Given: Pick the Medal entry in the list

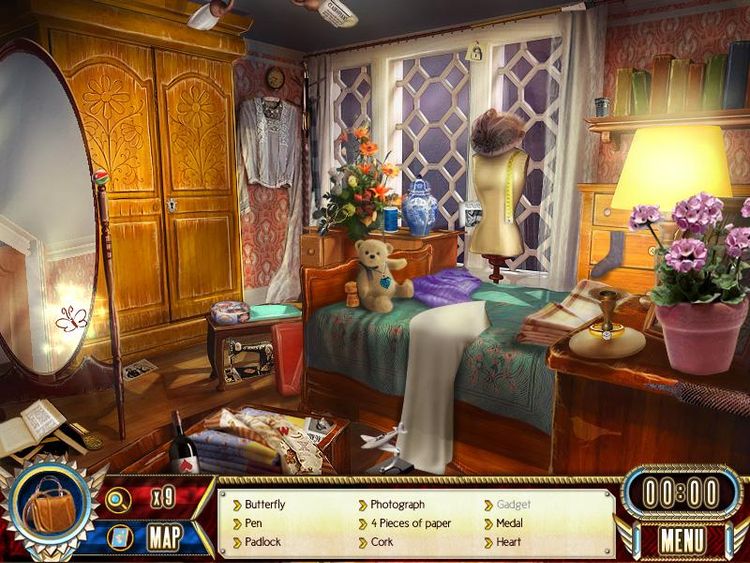Looking at the screenshot, I should (x=510, y=523).
